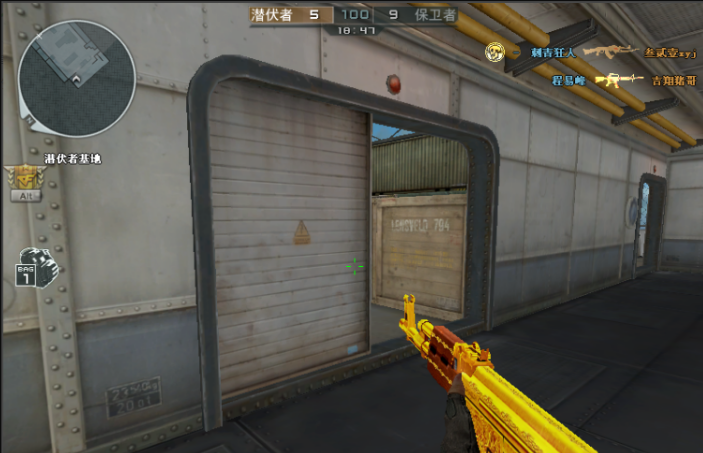Open the BAG 1 backpack icon
This screenshot has width=703, height=453.
(37, 266)
